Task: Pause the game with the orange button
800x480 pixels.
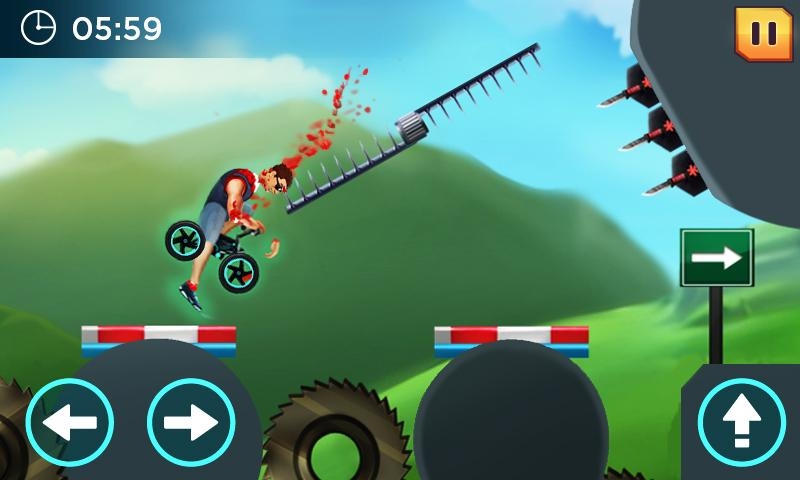Action: pos(763,33)
